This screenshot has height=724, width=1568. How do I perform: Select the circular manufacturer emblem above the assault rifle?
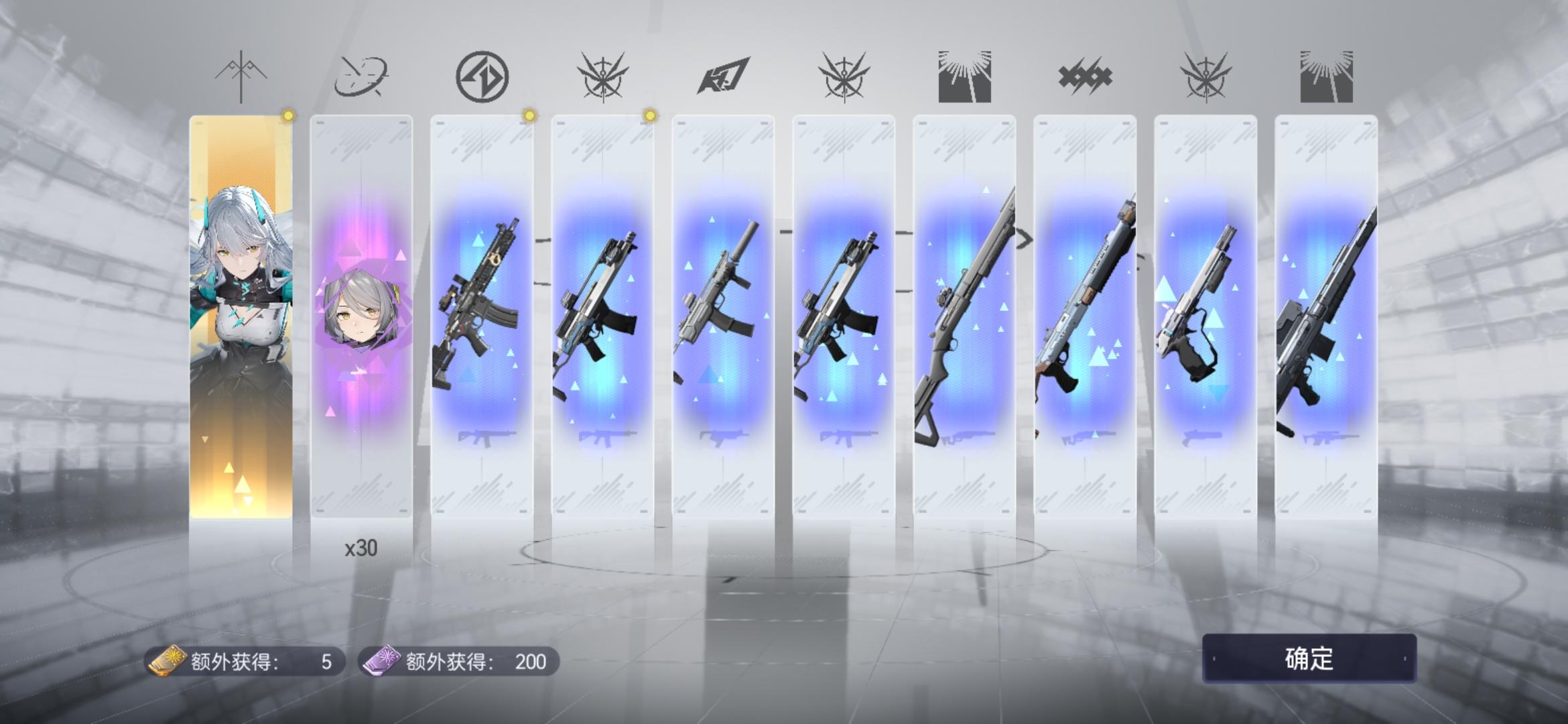484,76
